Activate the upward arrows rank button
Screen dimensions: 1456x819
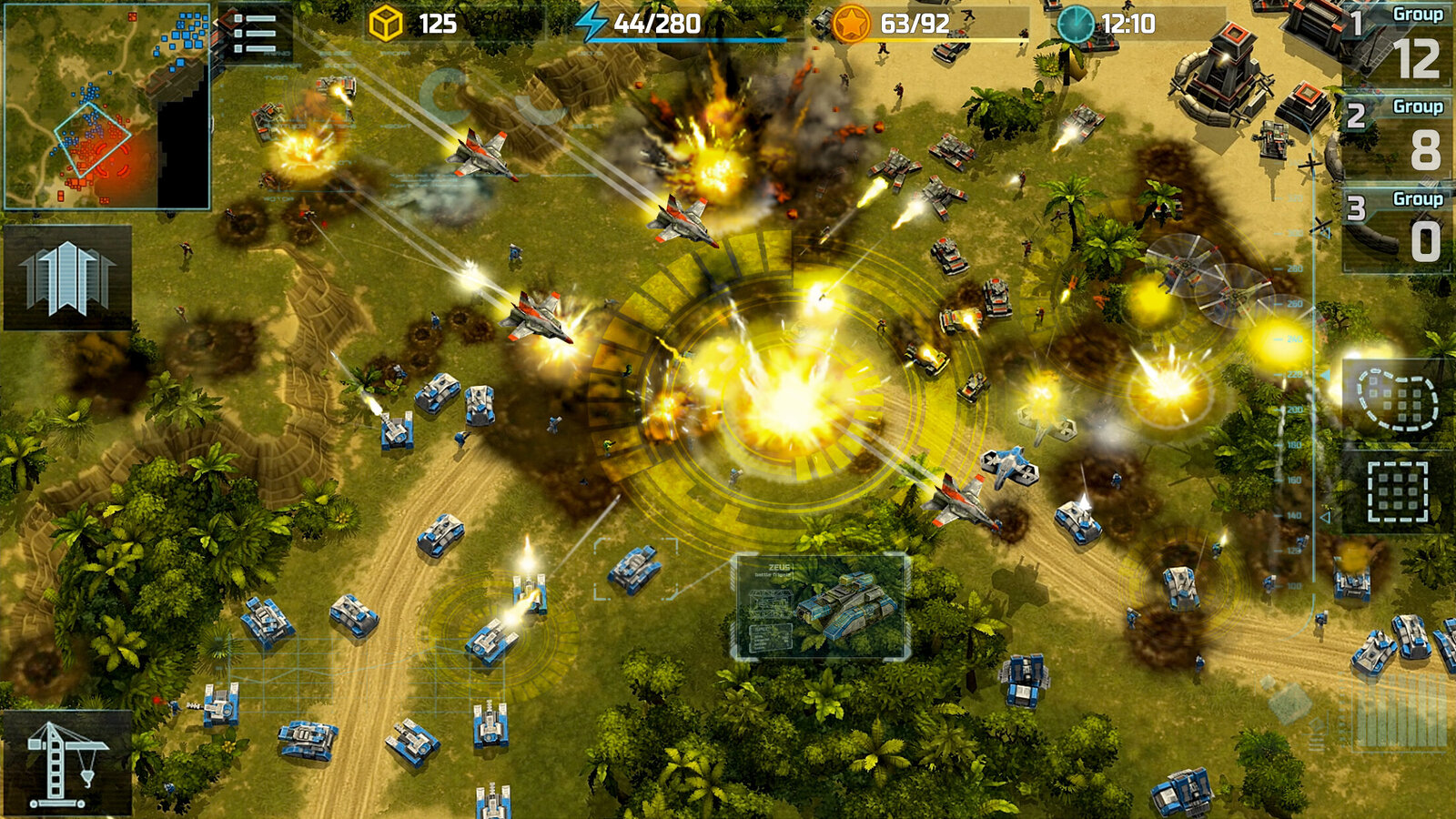[x=67, y=278]
